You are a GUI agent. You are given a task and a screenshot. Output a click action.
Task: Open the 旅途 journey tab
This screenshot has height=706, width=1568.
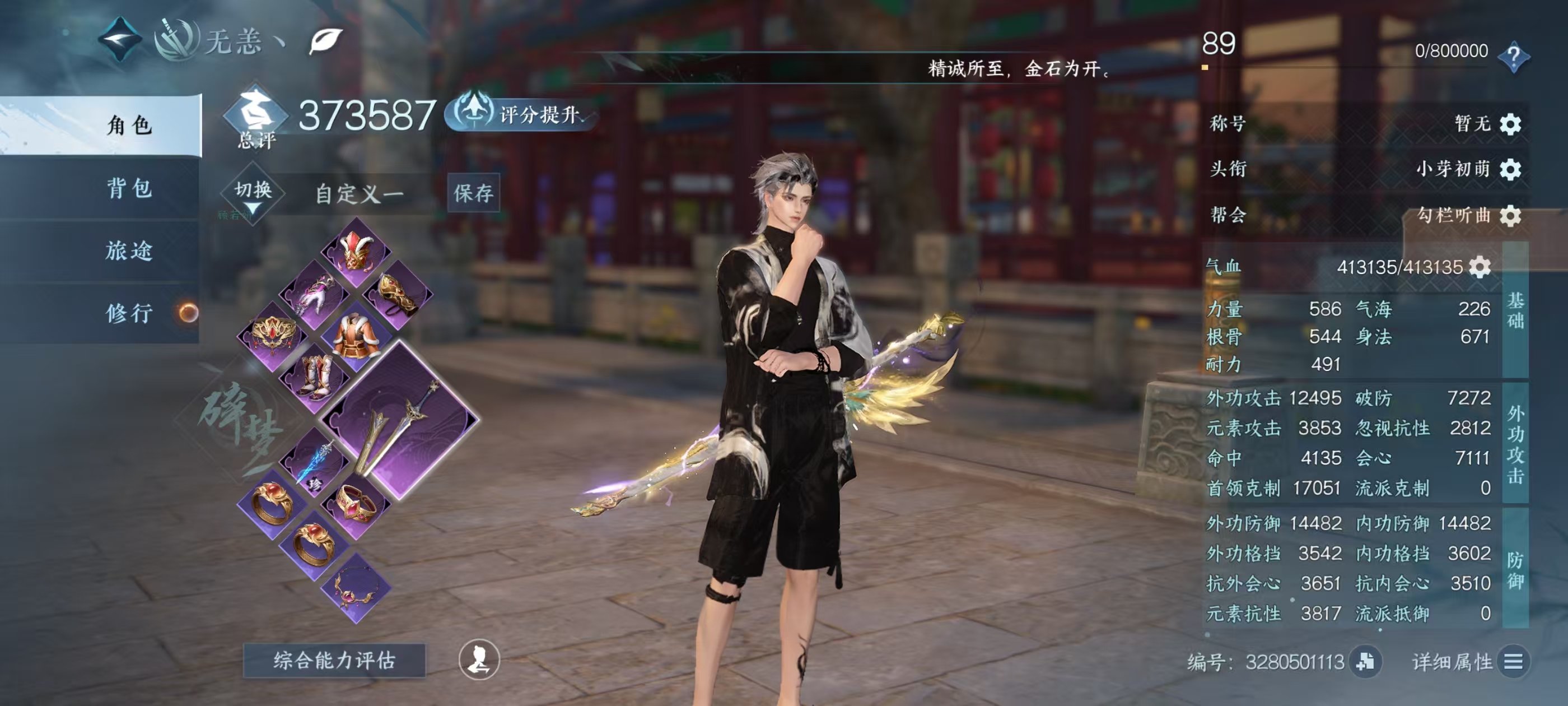(x=129, y=251)
